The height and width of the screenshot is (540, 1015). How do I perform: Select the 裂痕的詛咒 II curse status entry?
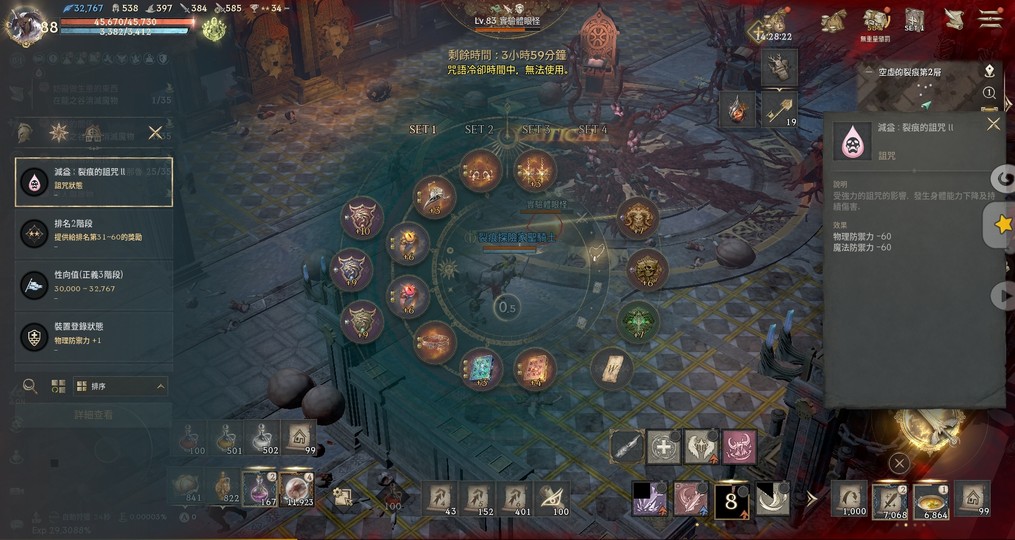coord(94,182)
